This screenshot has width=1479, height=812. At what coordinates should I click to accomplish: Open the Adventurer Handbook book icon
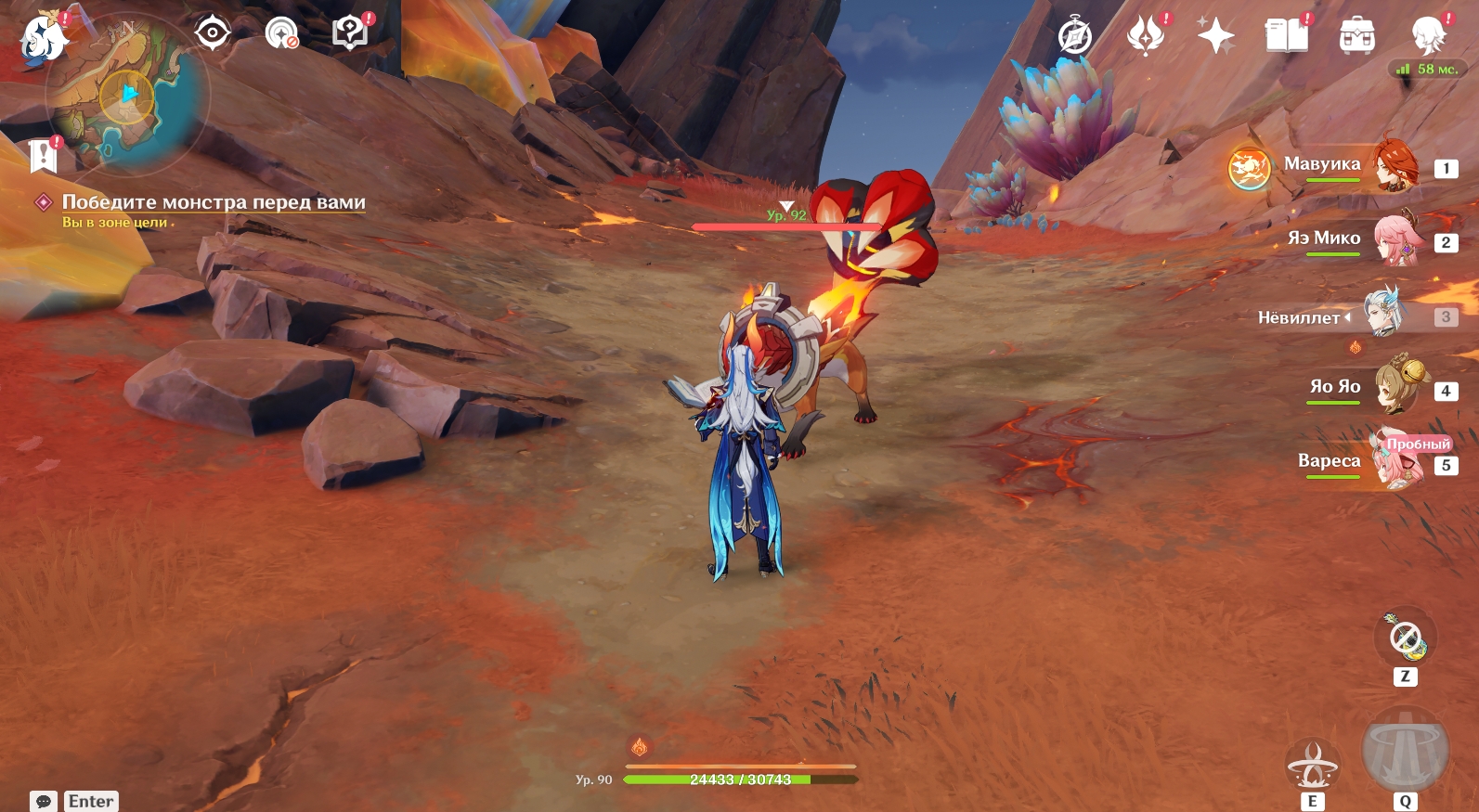coord(1286,37)
